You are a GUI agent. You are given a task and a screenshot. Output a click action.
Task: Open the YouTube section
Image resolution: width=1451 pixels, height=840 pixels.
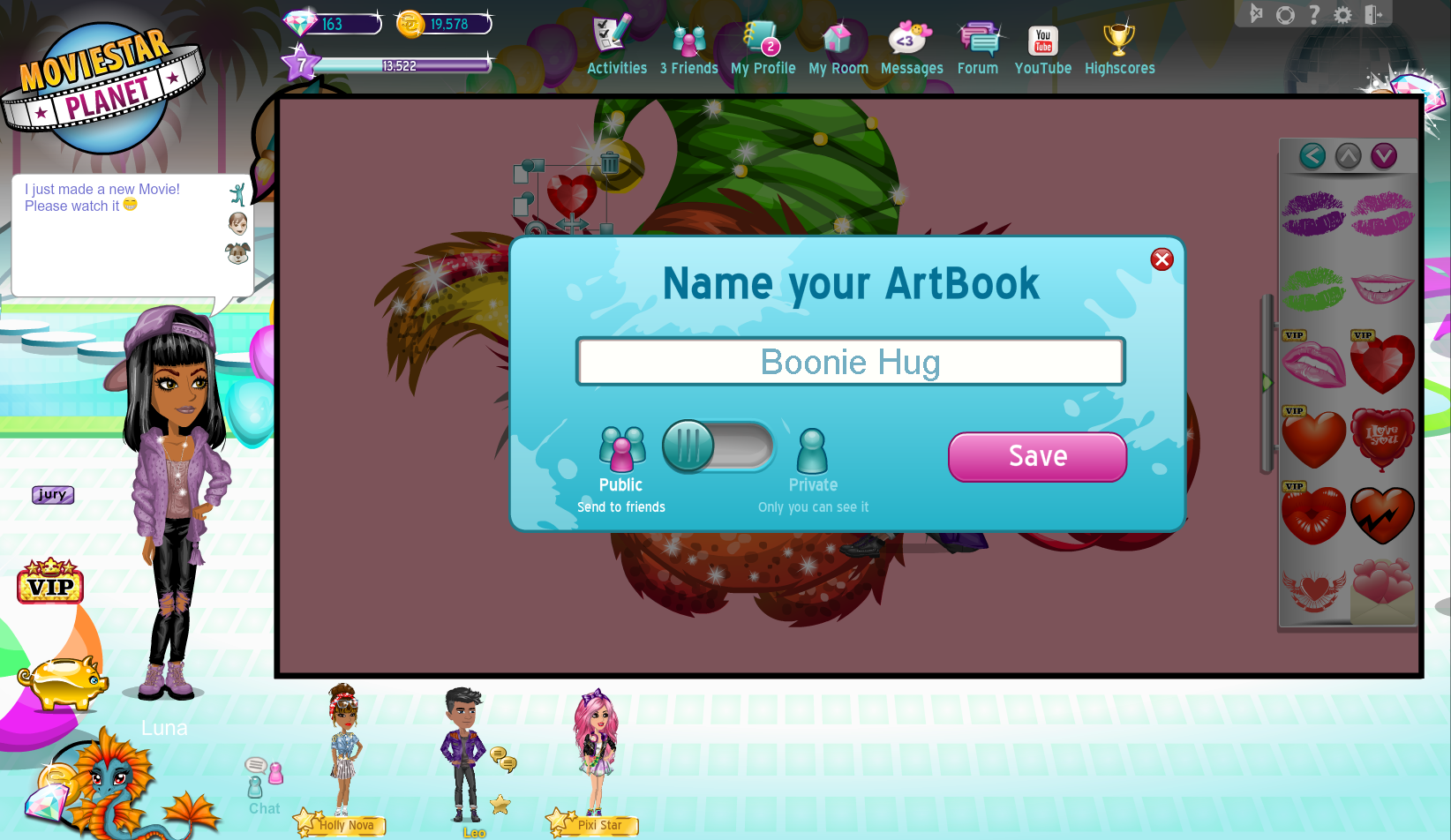point(1042,49)
